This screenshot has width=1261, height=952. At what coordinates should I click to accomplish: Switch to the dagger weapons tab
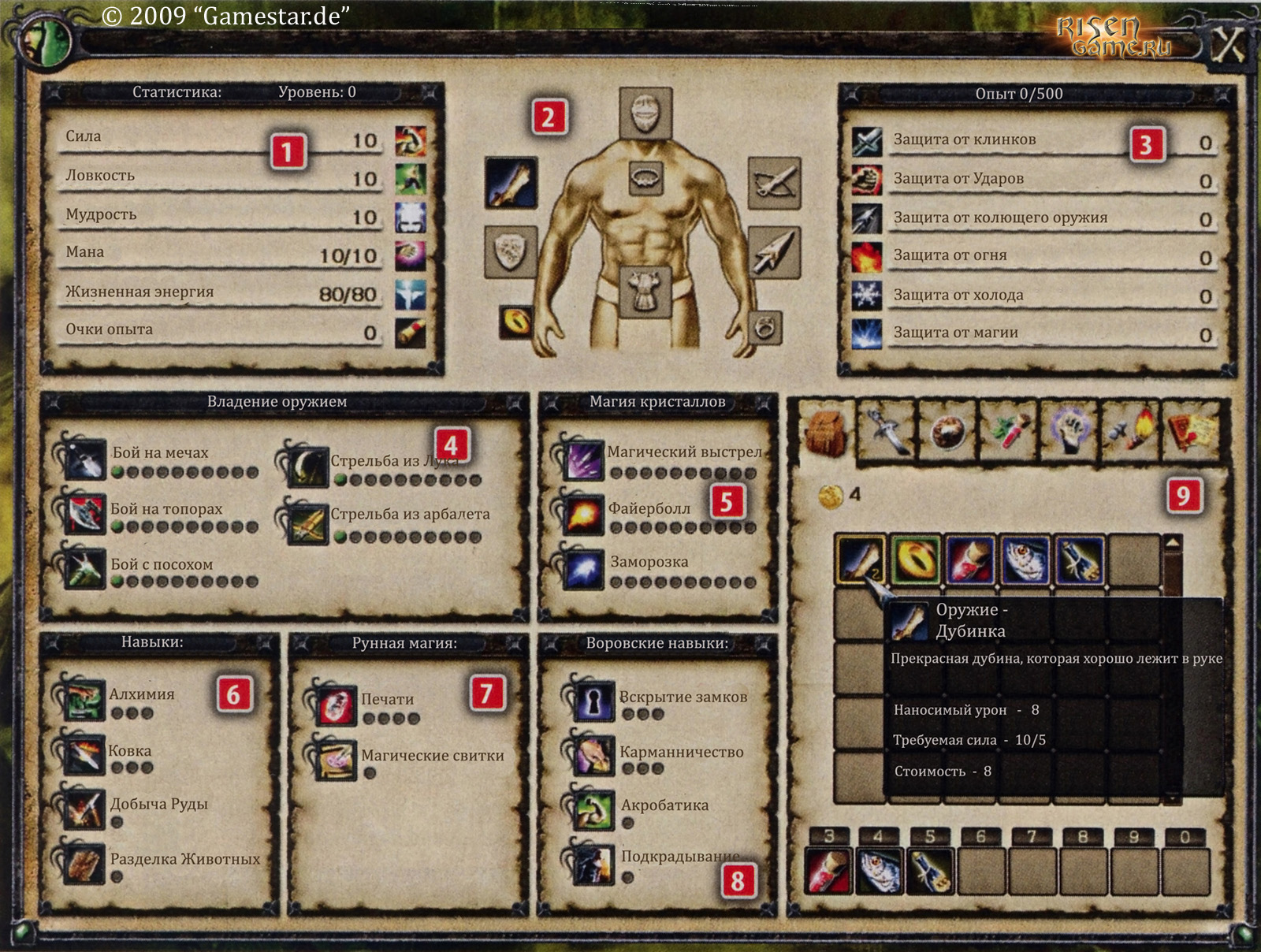(887, 431)
